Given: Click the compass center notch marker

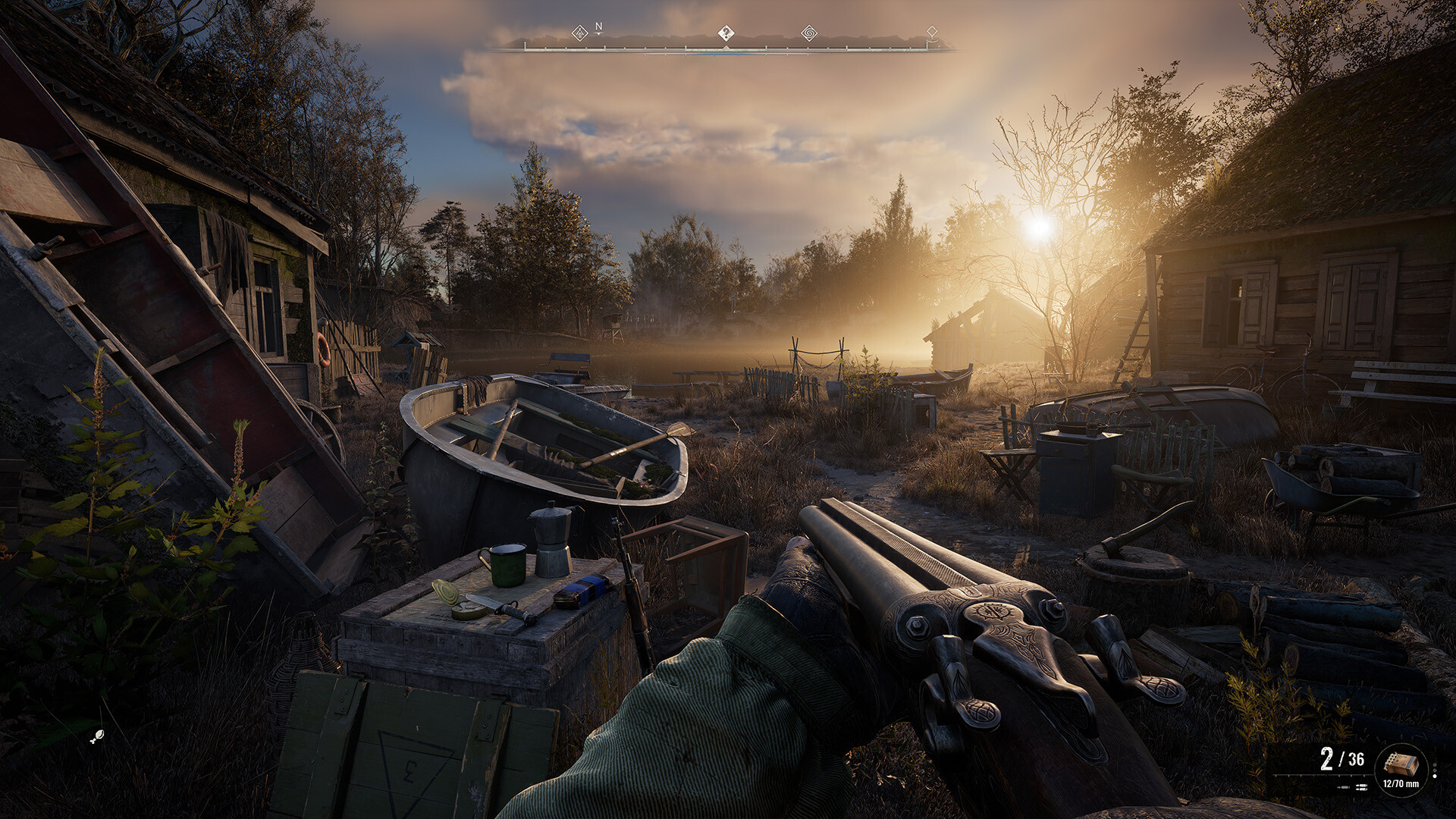Looking at the screenshot, I should [x=726, y=47].
